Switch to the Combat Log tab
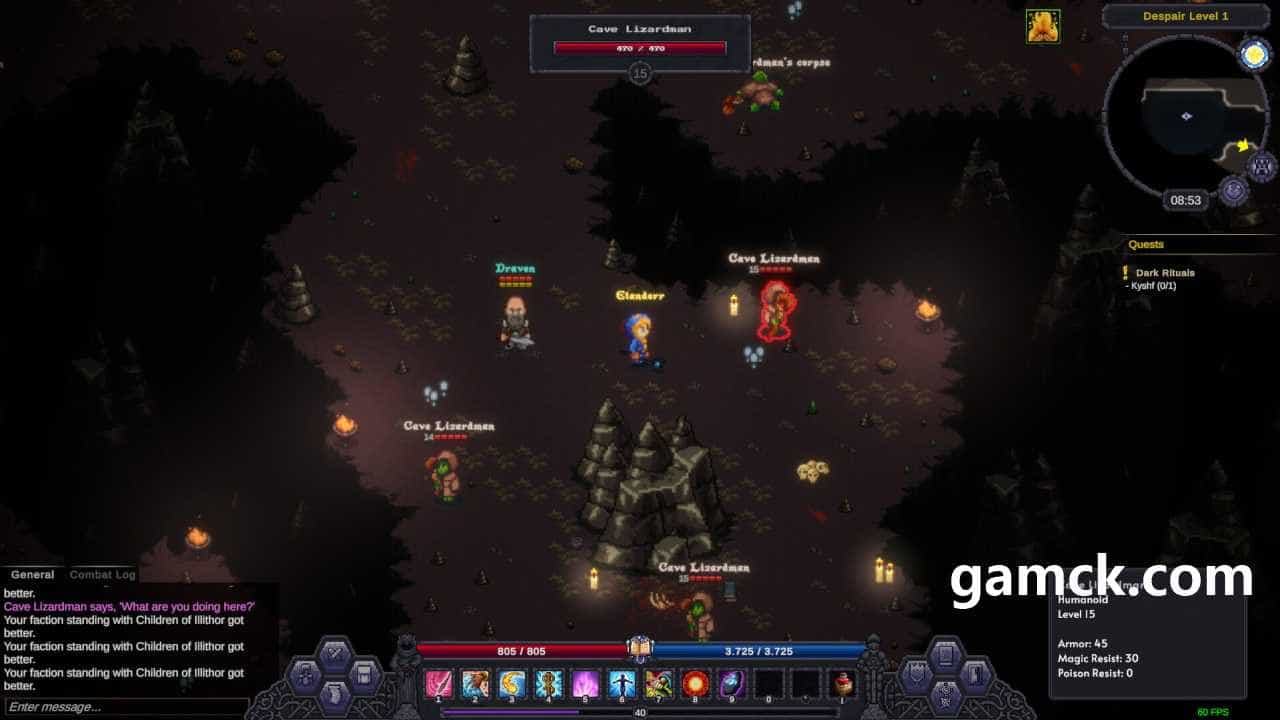Image resolution: width=1280 pixels, height=720 pixels. tap(103, 575)
